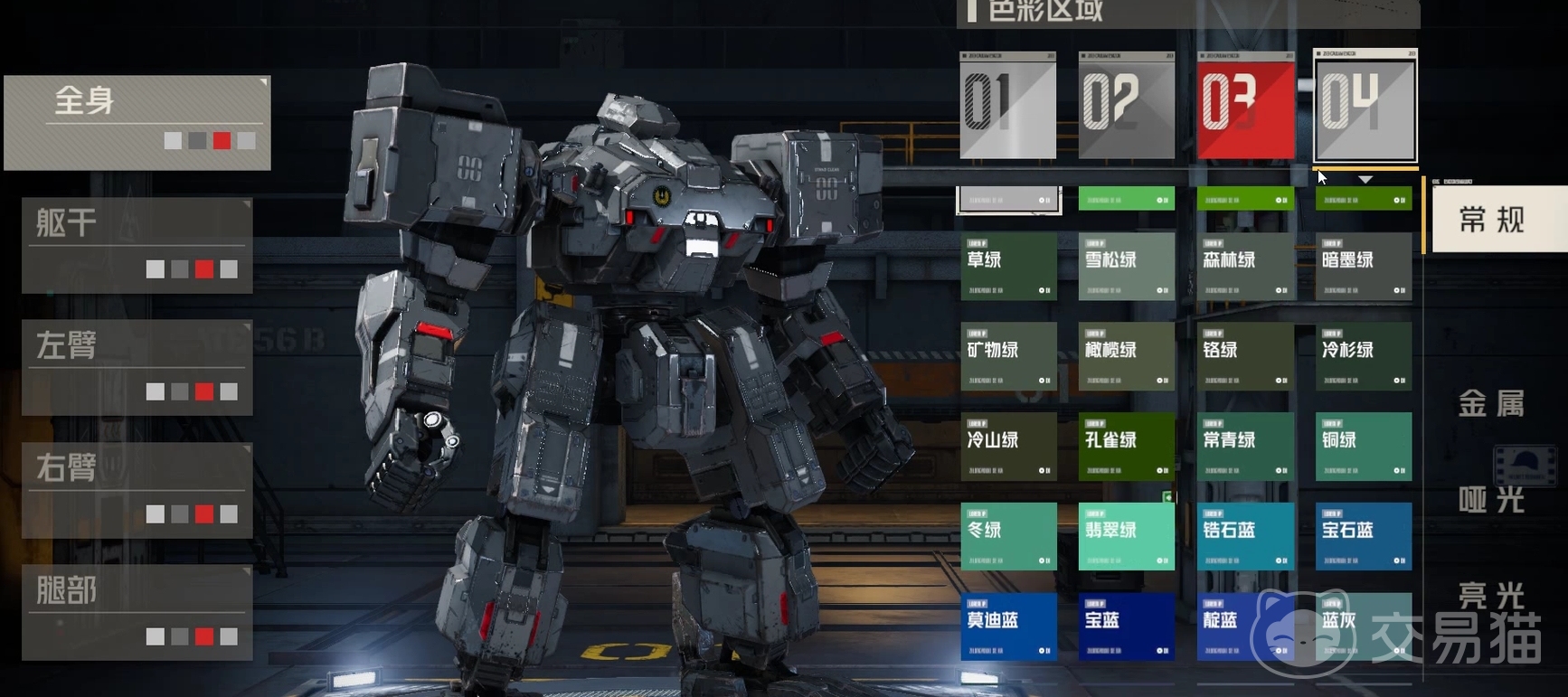Select color zone 01
The image size is (1568, 697).
(1007, 106)
